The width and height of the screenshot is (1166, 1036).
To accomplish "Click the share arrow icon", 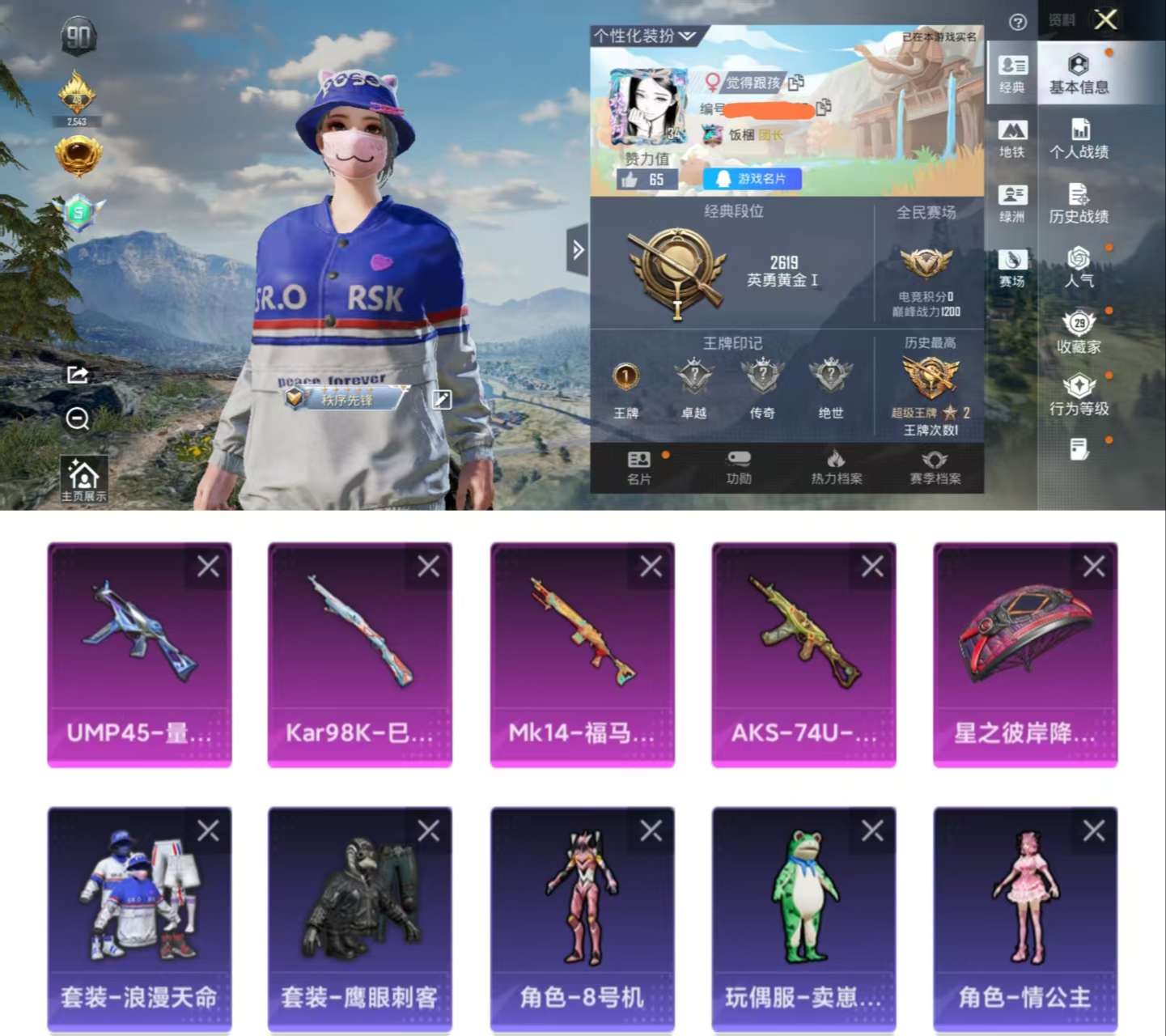I will point(78,374).
